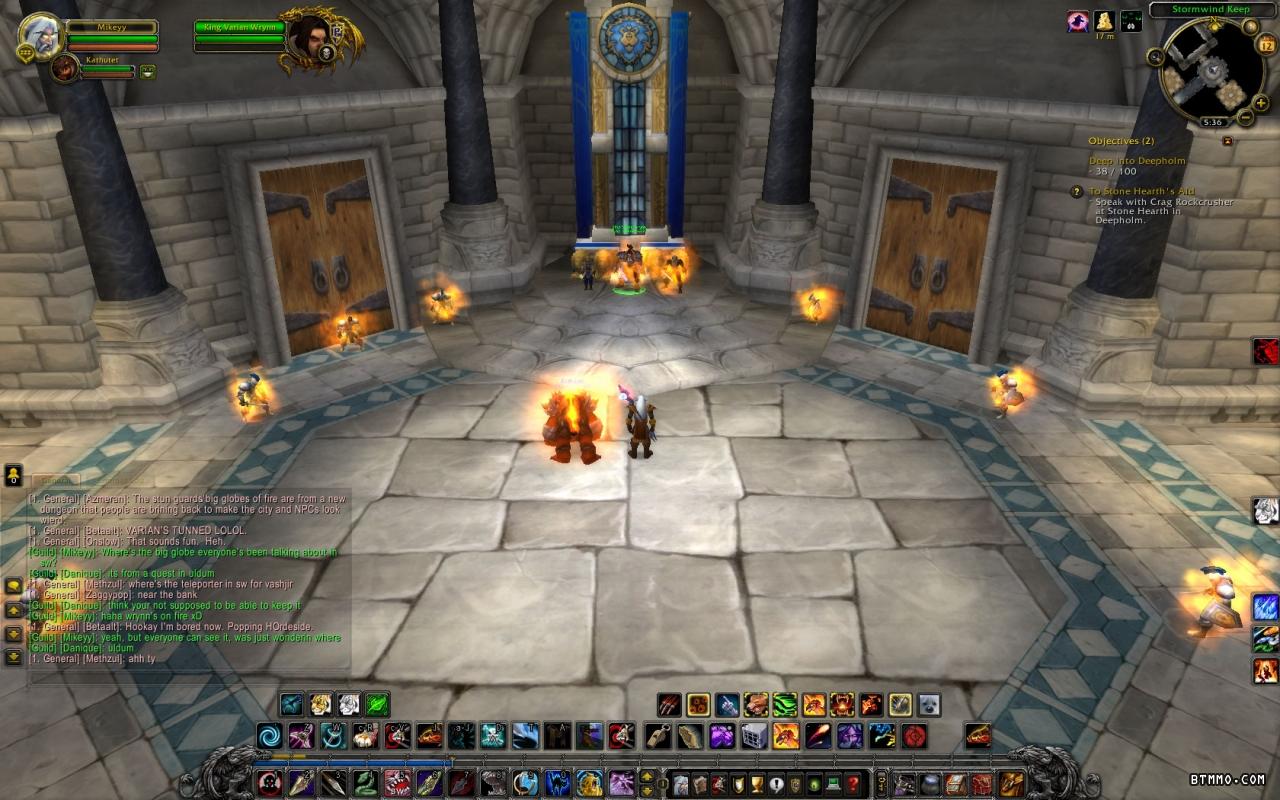
Task: Open the achievements trophy button
Action: tap(755, 783)
